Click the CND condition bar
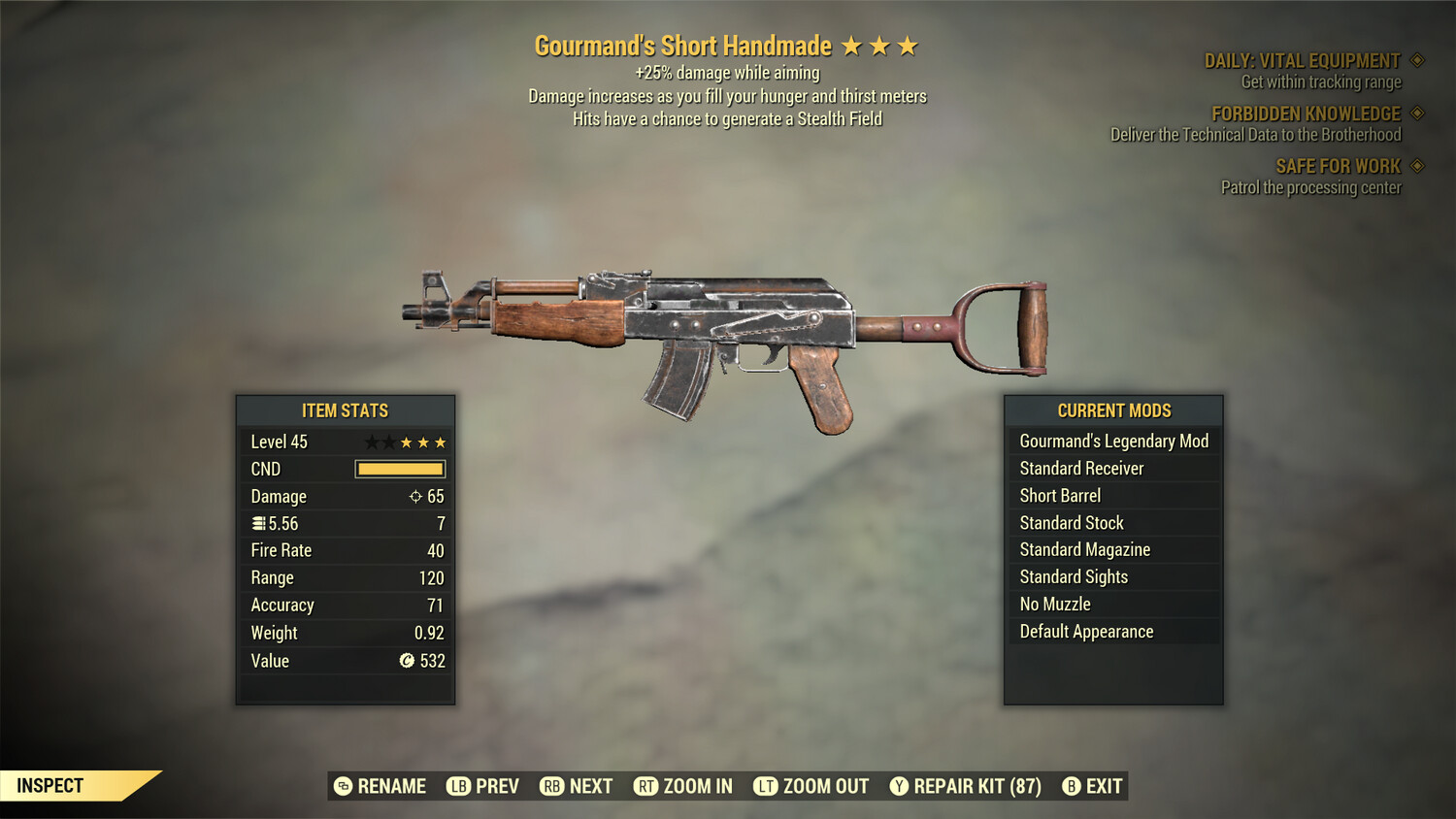 pos(400,469)
